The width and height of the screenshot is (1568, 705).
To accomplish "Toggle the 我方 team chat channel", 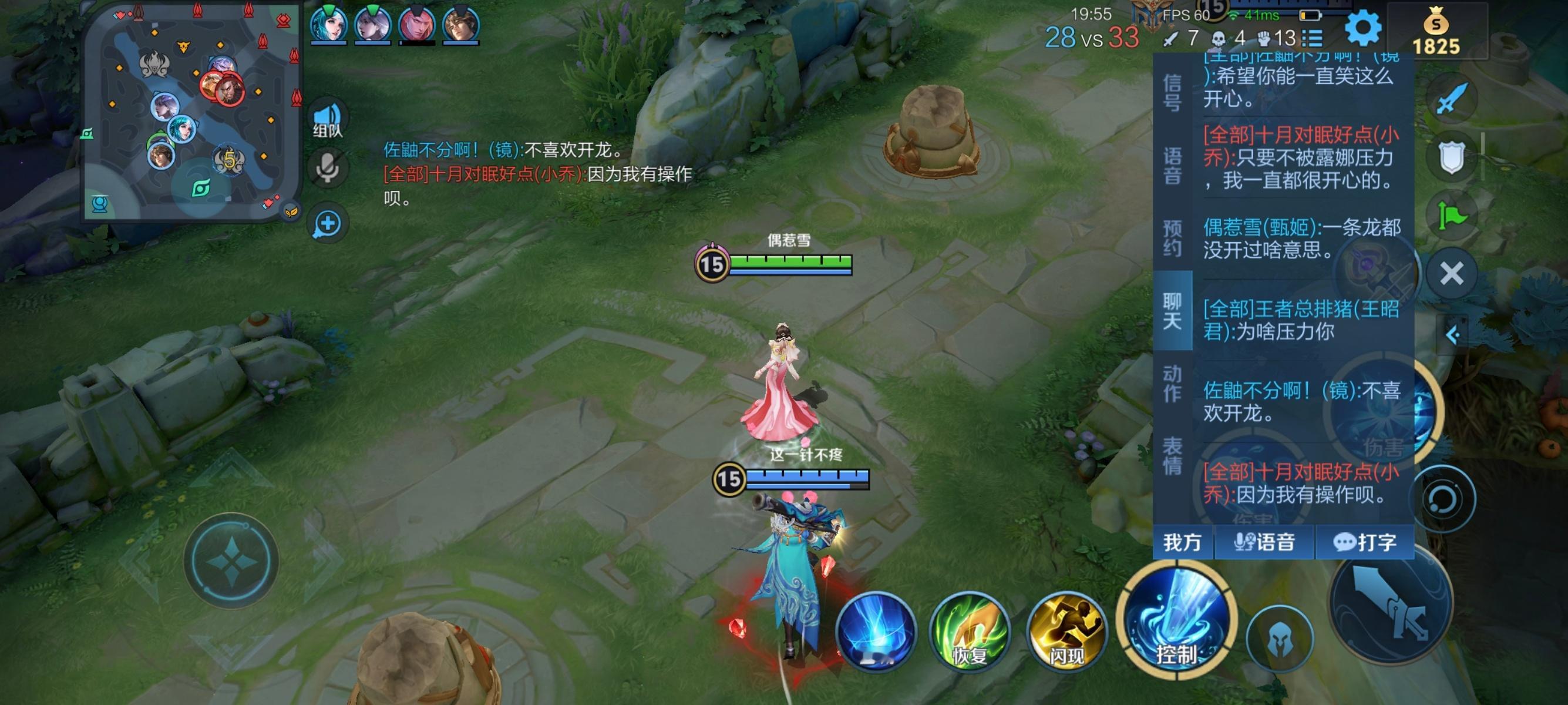I will [1183, 542].
